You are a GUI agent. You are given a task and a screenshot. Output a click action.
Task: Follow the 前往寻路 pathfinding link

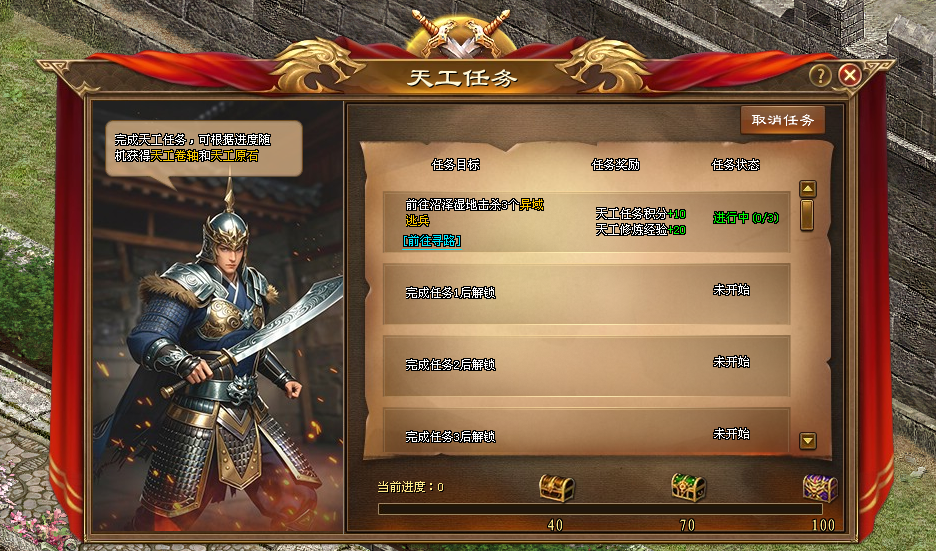tap(432, 241)
